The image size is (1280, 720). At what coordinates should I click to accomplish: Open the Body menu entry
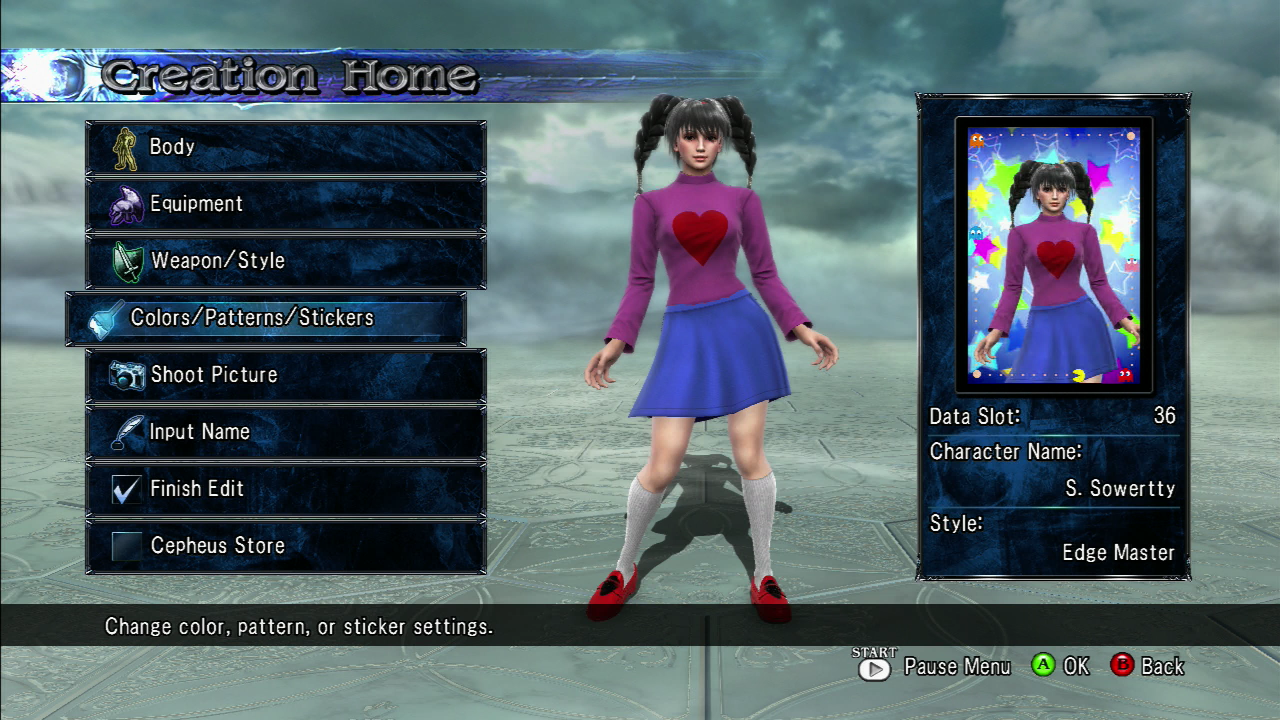point(286,147)
